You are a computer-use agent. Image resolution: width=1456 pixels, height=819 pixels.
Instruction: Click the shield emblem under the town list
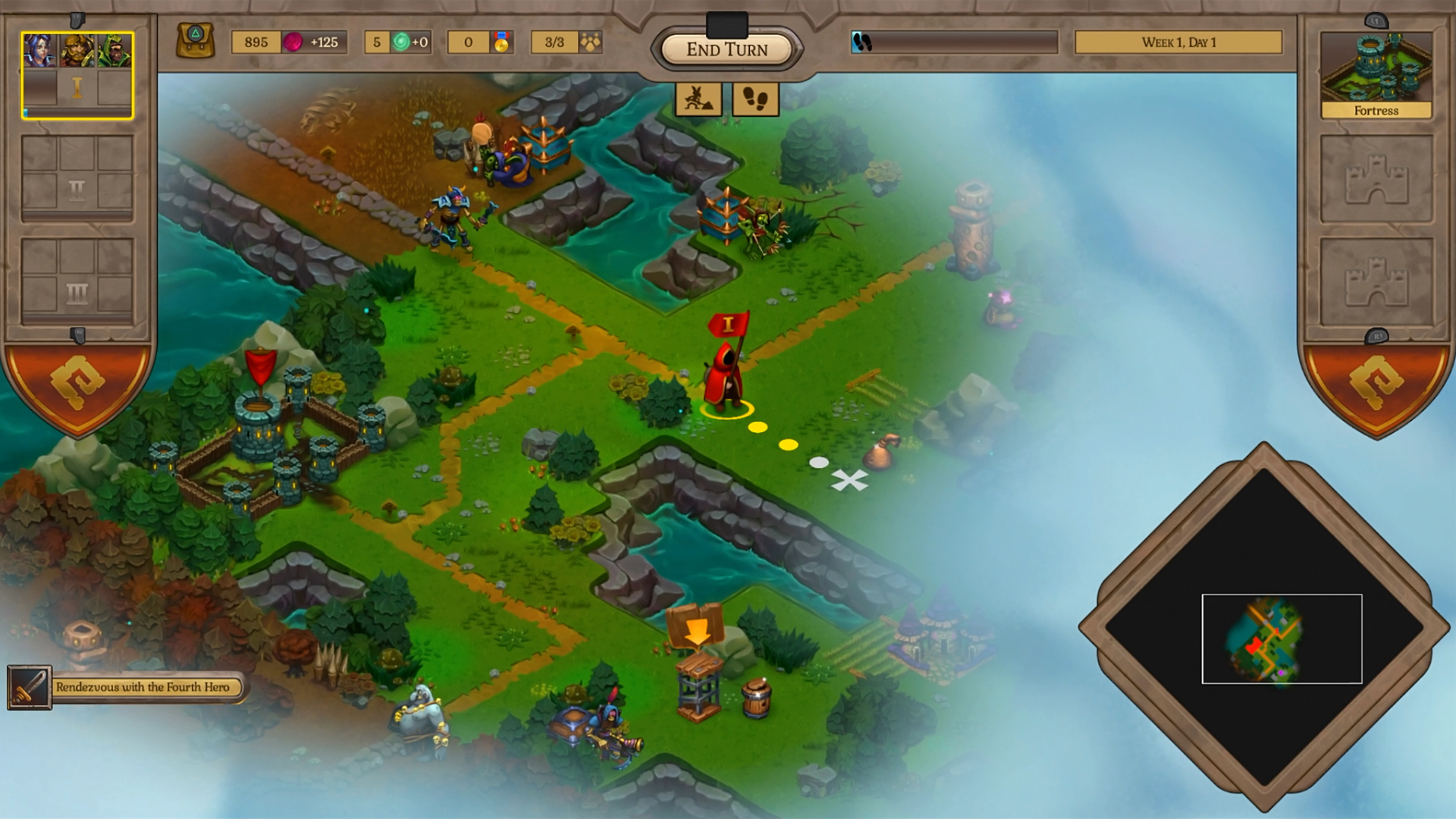point(1376,383)
